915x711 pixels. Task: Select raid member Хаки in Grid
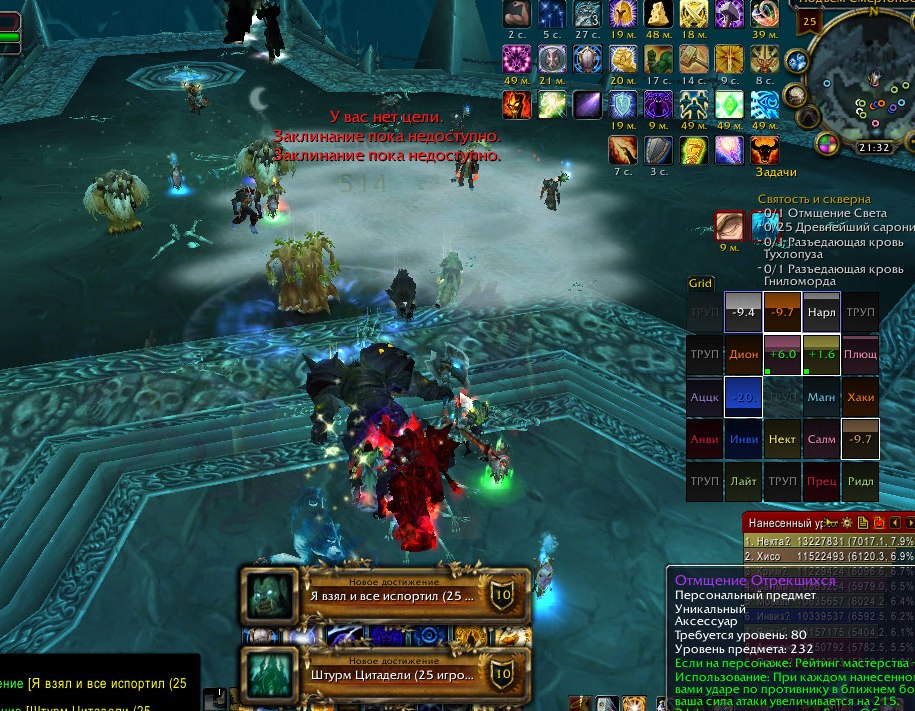(x=860, y=397)
